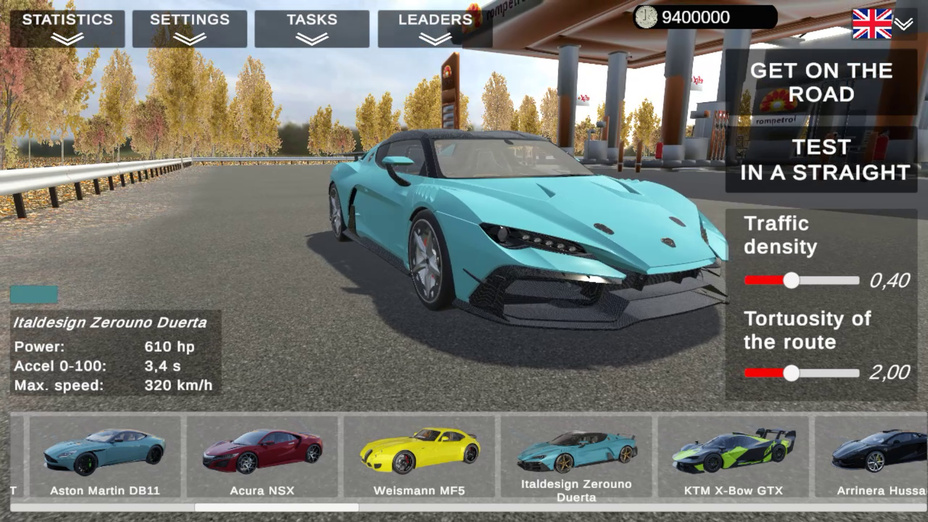The image size is (928, 522).
Task: Pick the yellow Weismann MF5
Action: [x=418, y=457]
